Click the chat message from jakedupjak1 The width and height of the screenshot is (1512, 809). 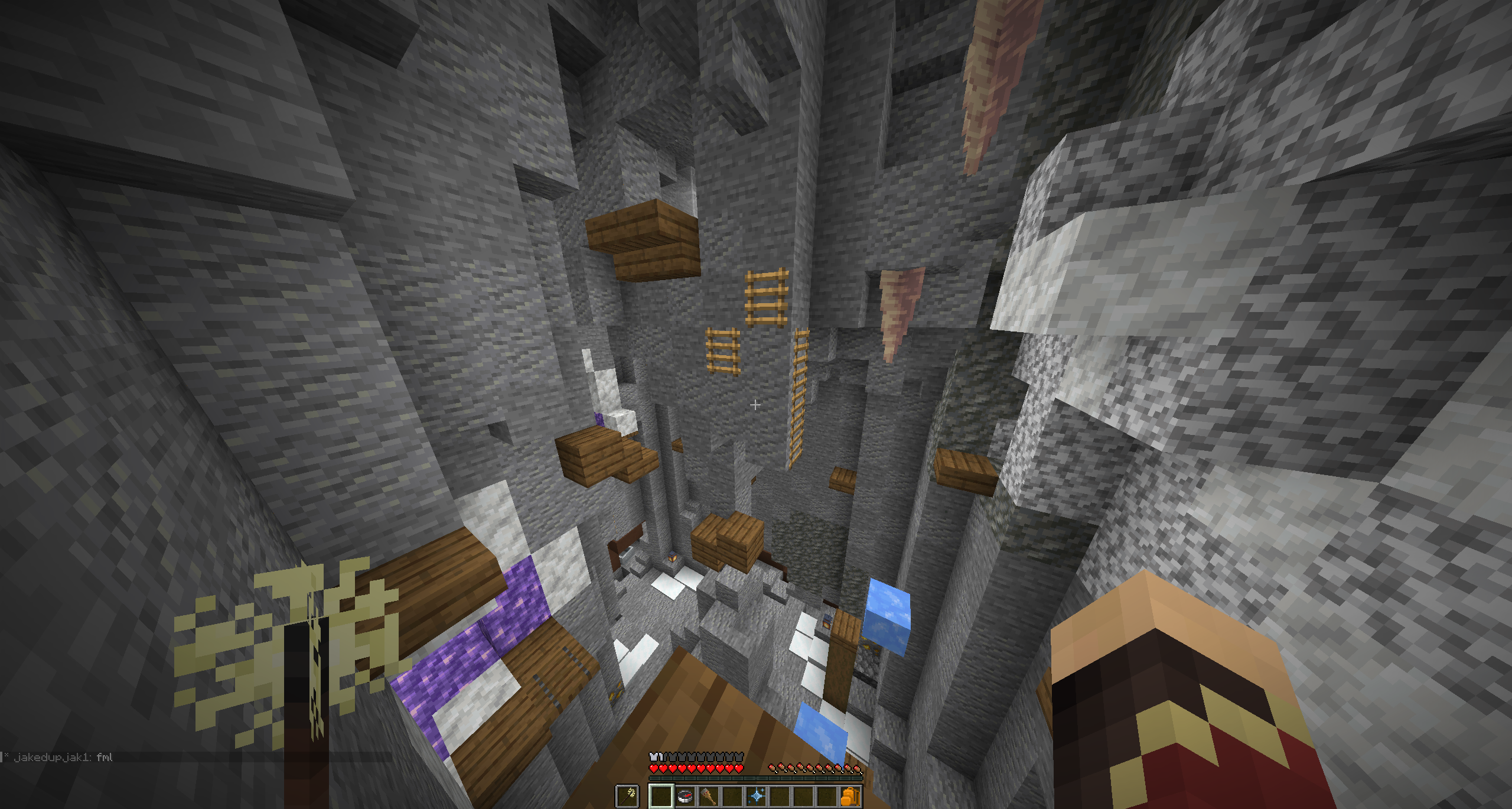(63, 757)
